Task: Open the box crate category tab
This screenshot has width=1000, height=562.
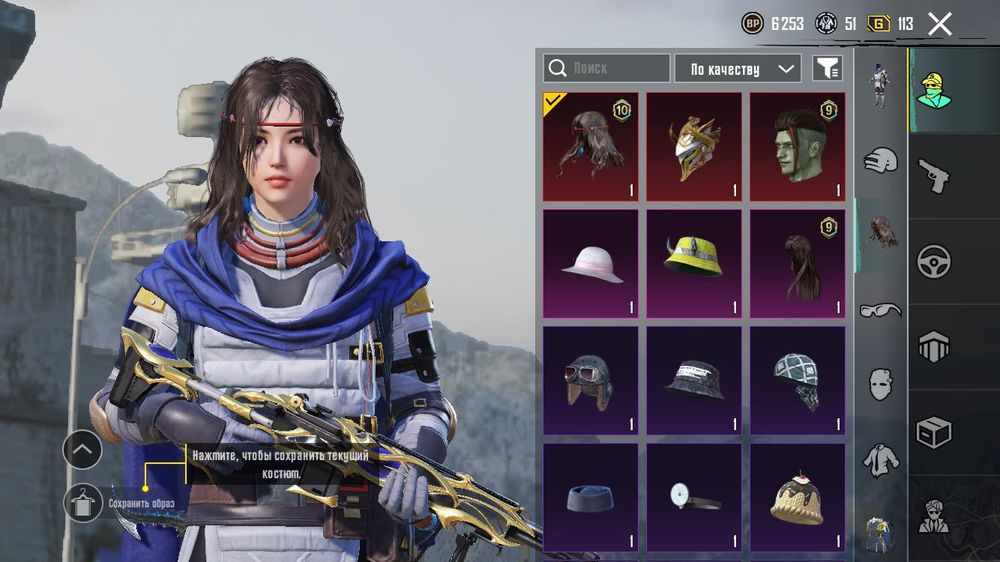Action: click(933, 433)
